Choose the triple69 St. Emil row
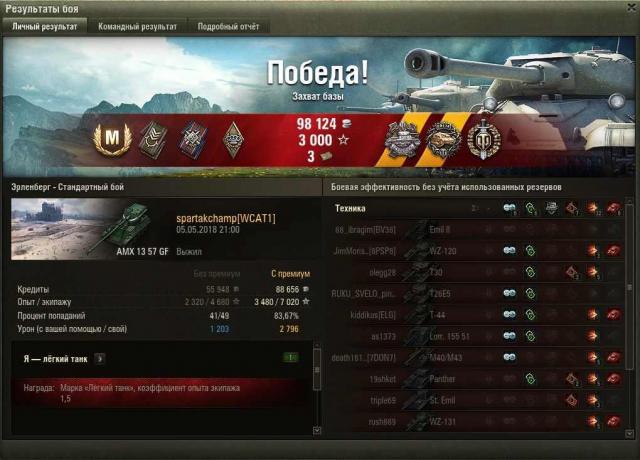The height and width of the screenshot is (460, 640). coord(478,400)
